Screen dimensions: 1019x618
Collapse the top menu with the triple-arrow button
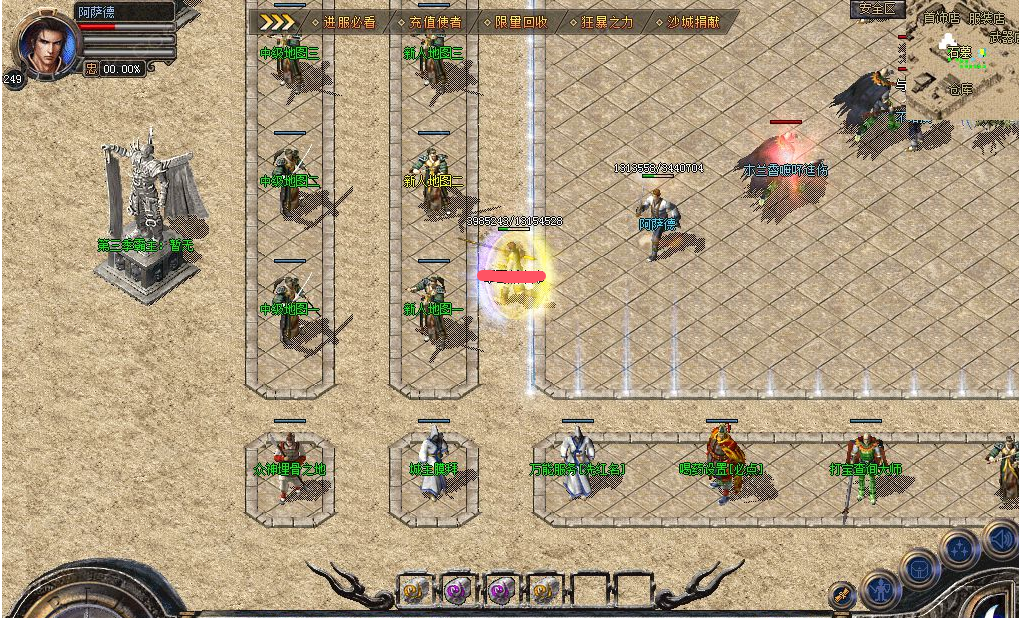[277, 21]
